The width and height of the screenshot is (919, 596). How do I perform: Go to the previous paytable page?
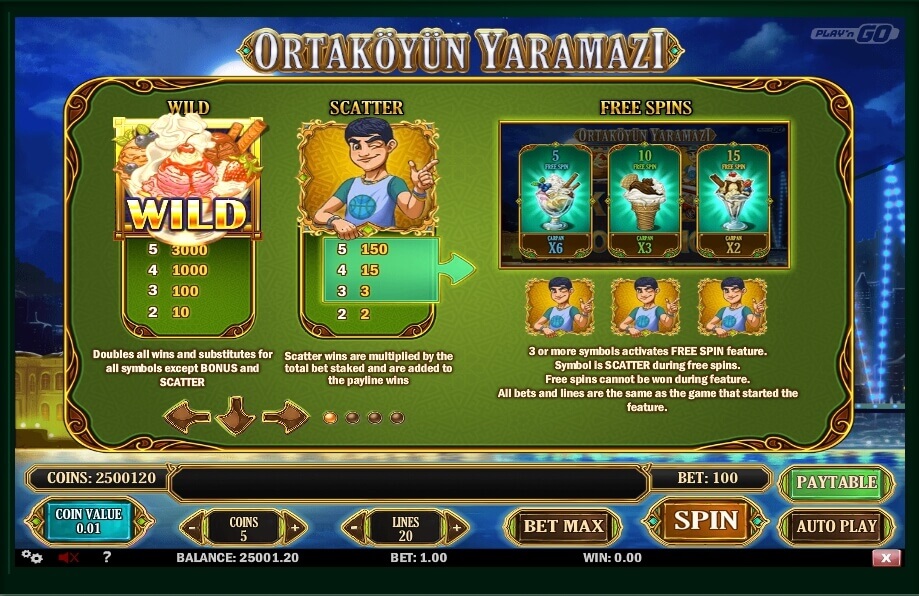187,415
